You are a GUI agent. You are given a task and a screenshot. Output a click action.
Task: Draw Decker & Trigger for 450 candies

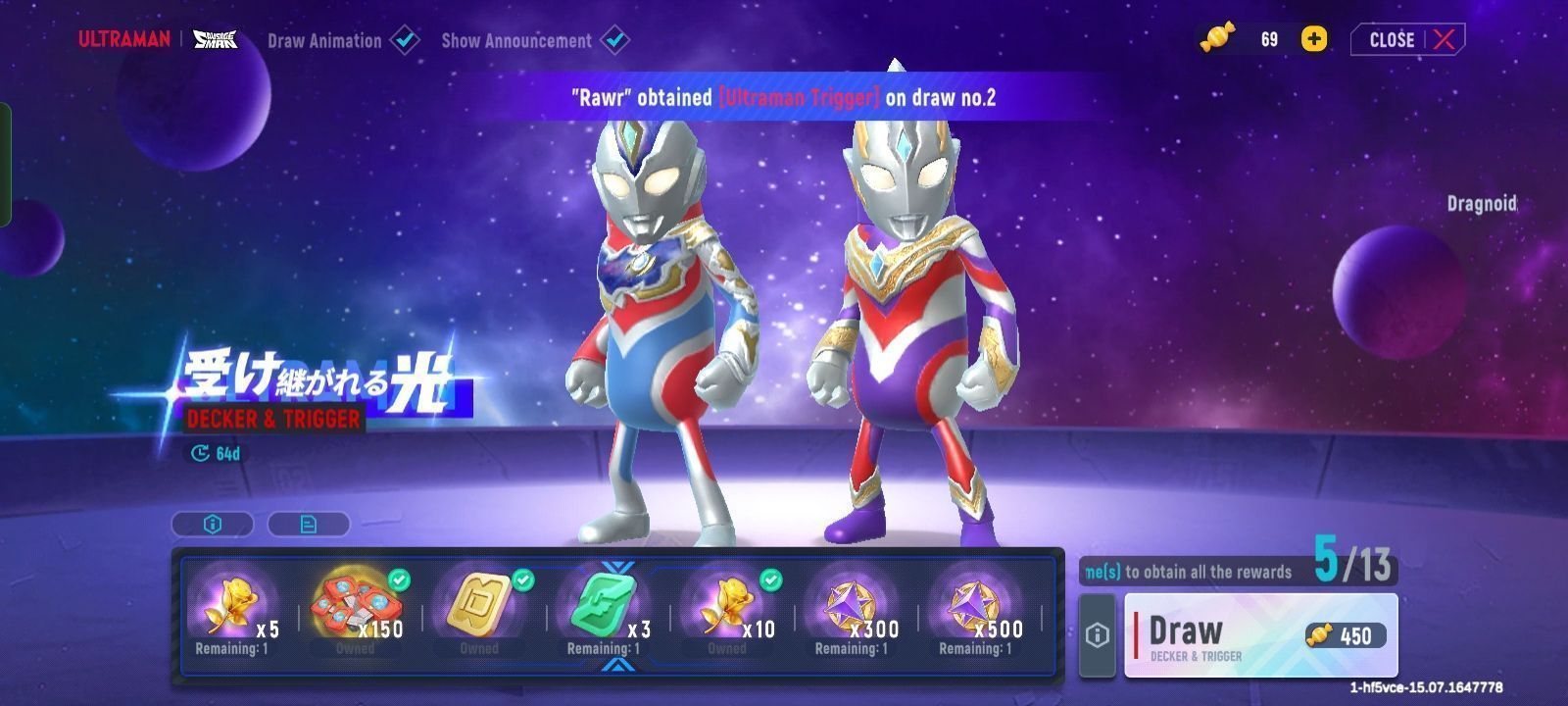tap(1260, 635)
